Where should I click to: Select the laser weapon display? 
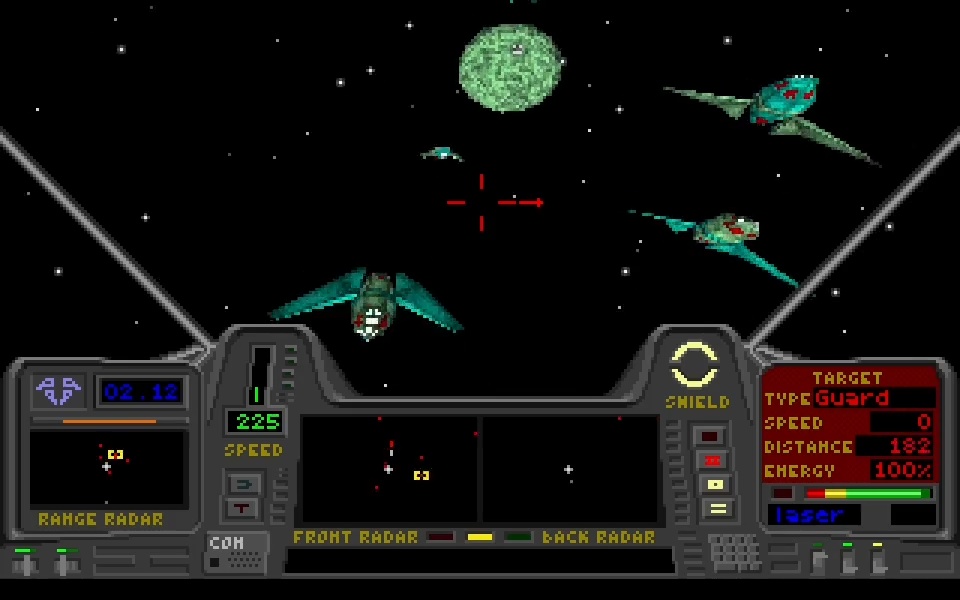813,515
